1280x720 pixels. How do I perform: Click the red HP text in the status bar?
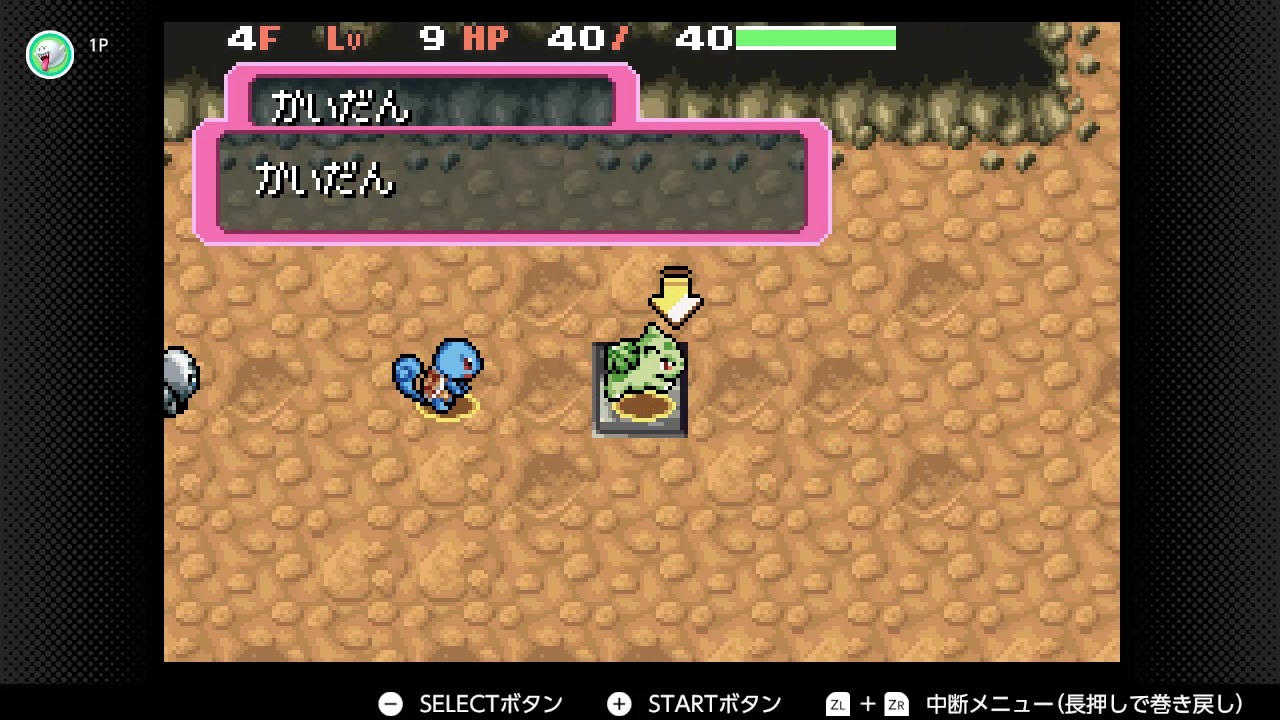tap(484, 39)
